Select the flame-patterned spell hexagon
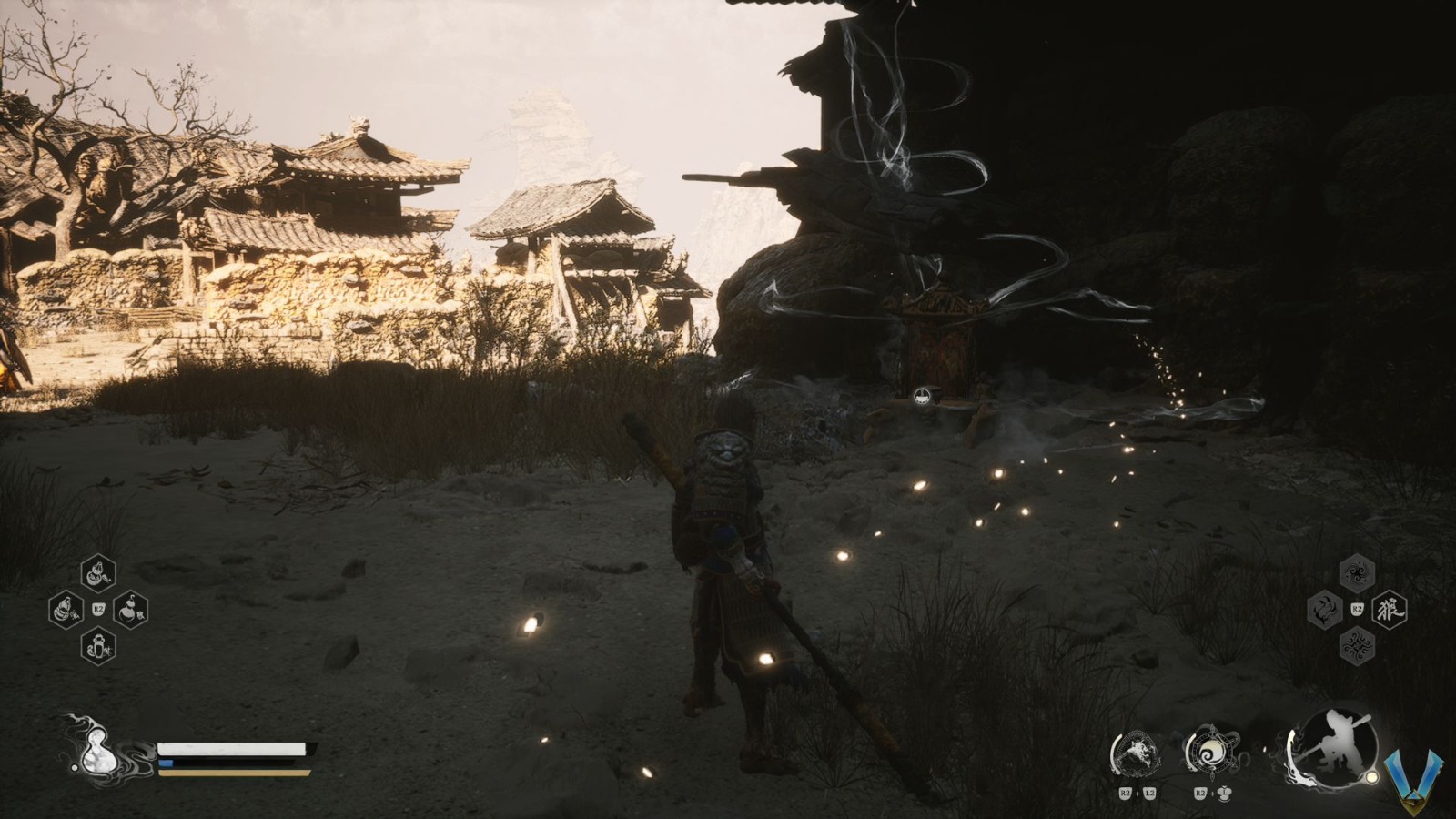 click(x=1324, y=608)
